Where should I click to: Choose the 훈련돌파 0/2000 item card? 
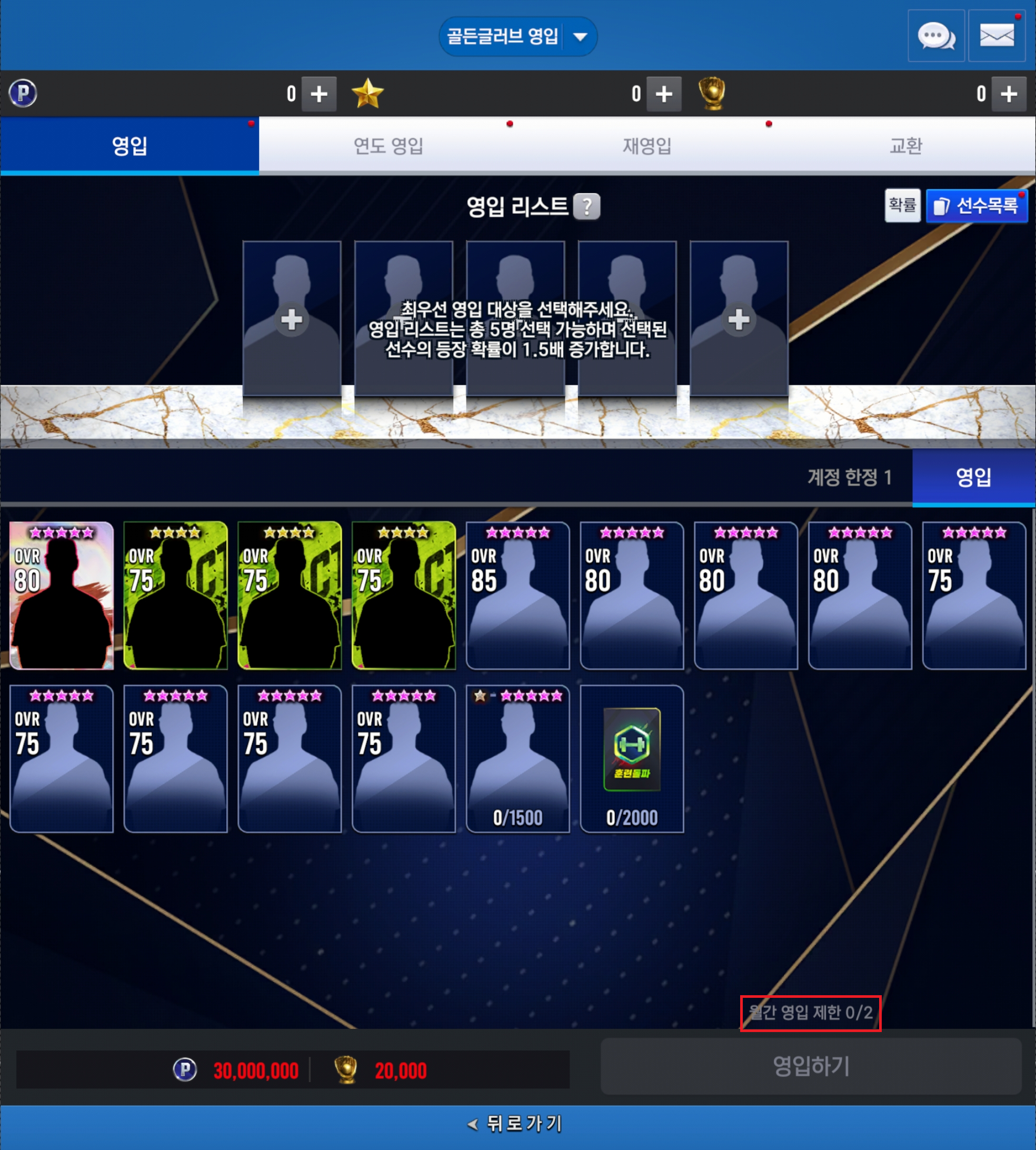[631, 758]
